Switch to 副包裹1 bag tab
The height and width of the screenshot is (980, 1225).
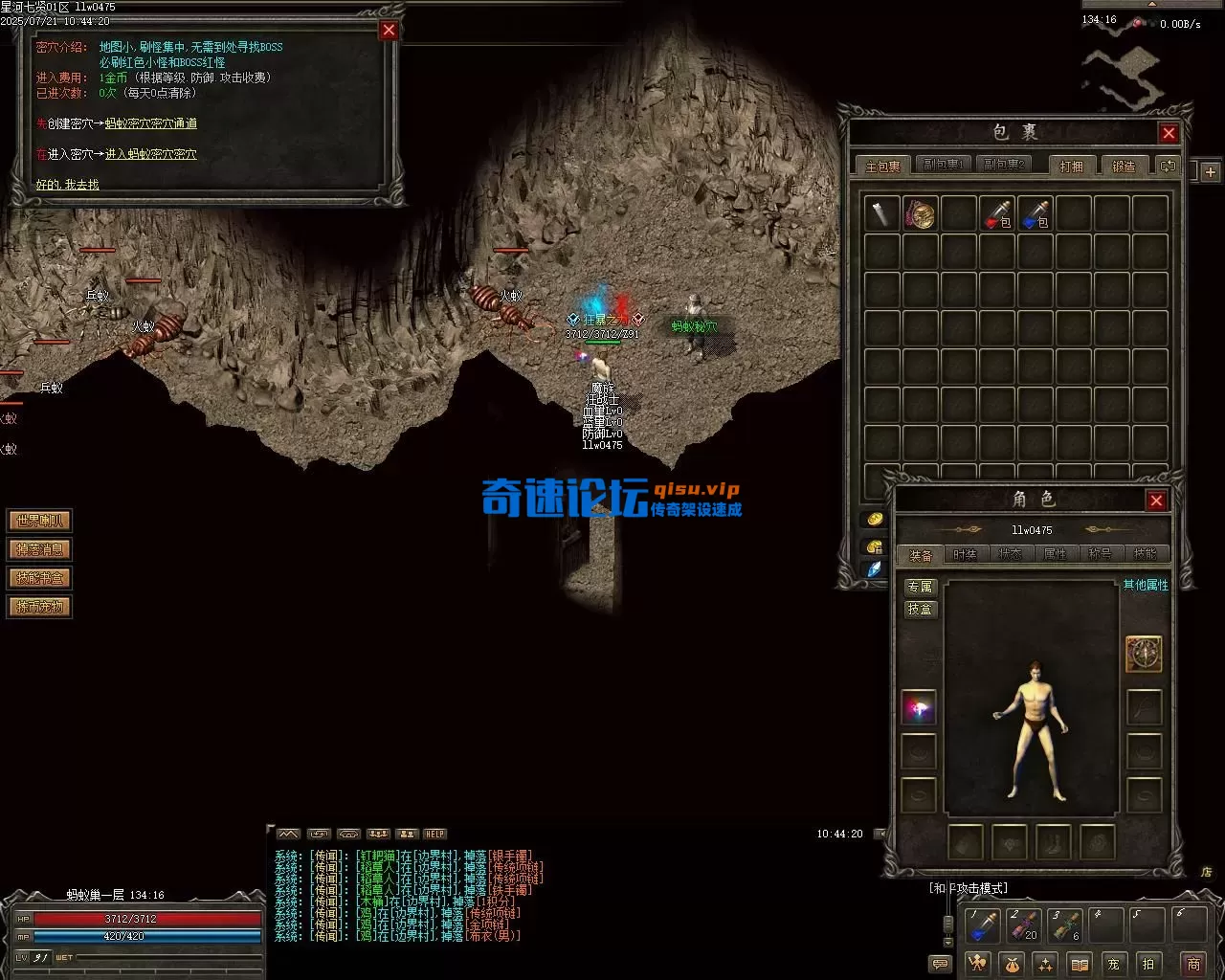(x=942, y=166)
